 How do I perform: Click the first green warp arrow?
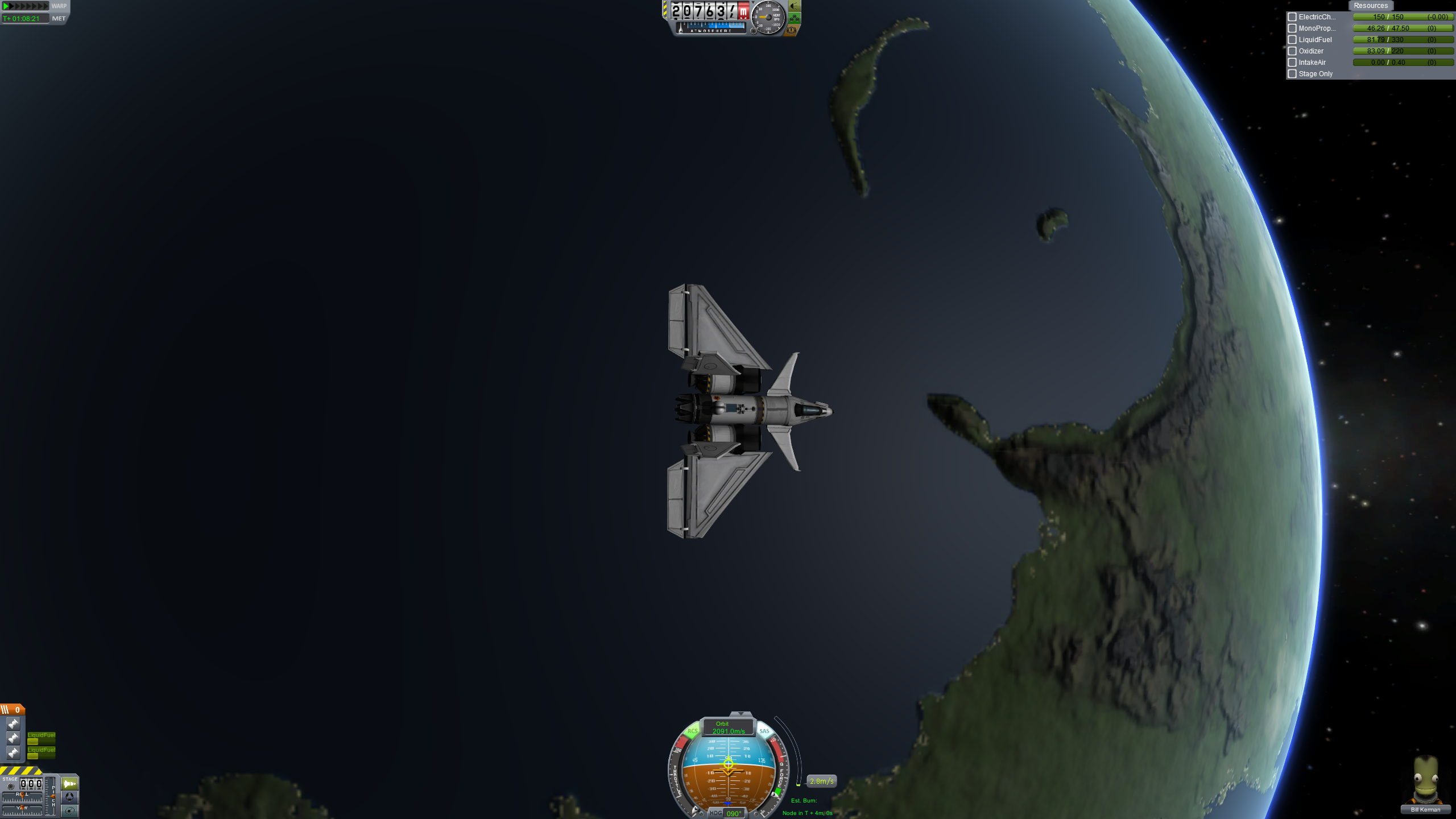coord(6,6)
